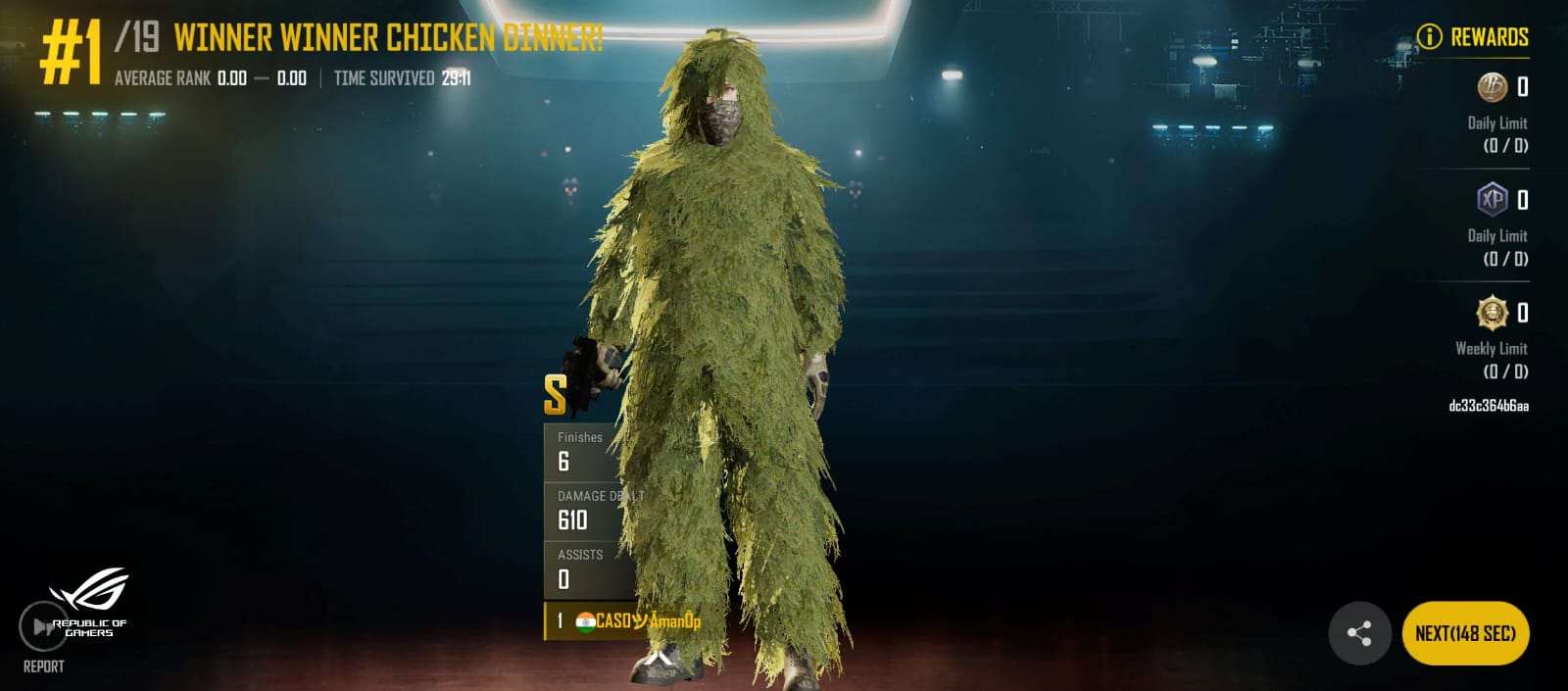1568x691 pixels.
Task: Select the CASO AmanOp player row
Action: coord(627,620)
